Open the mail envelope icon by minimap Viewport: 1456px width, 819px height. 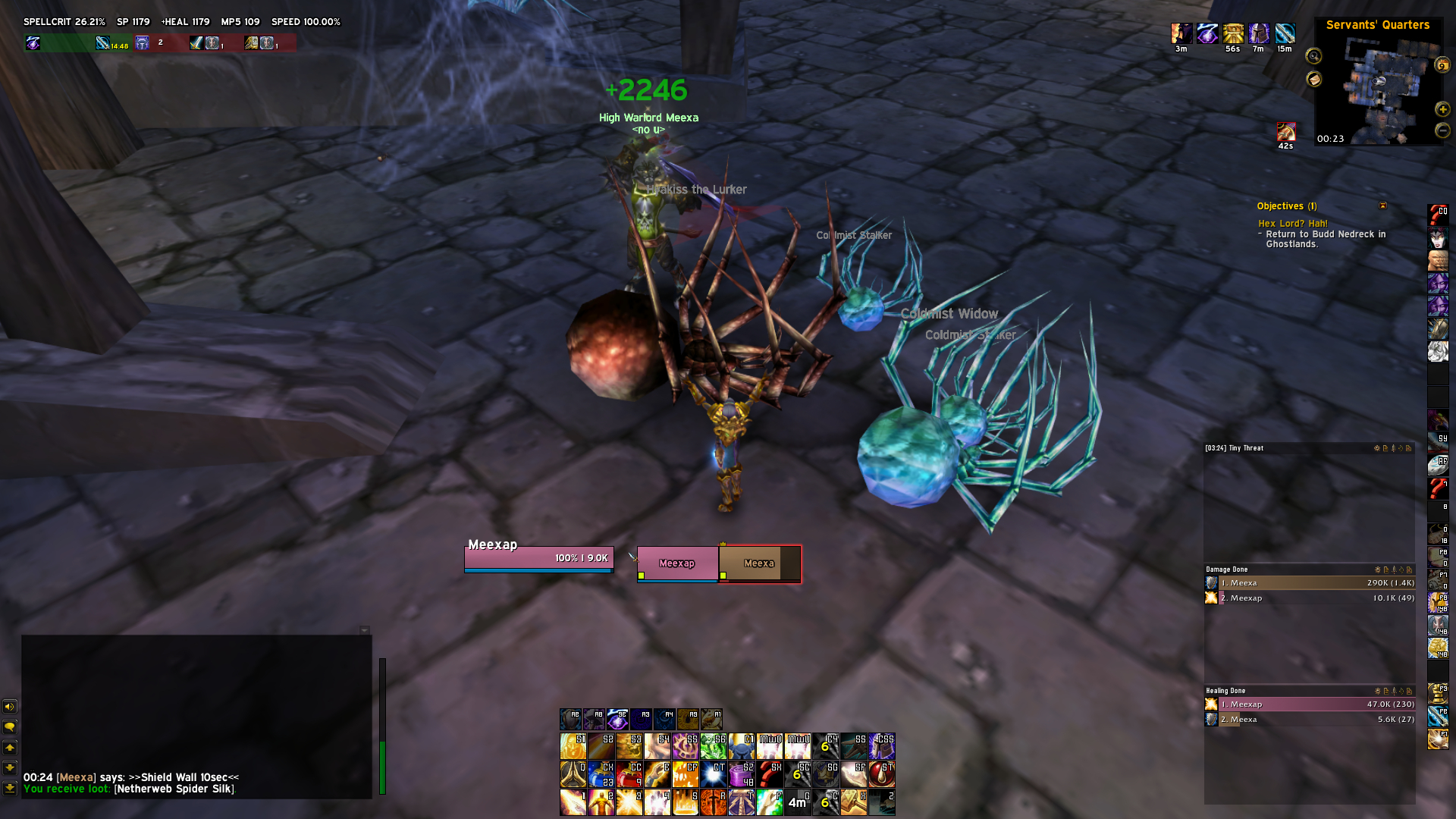[x=1313, y=79]
